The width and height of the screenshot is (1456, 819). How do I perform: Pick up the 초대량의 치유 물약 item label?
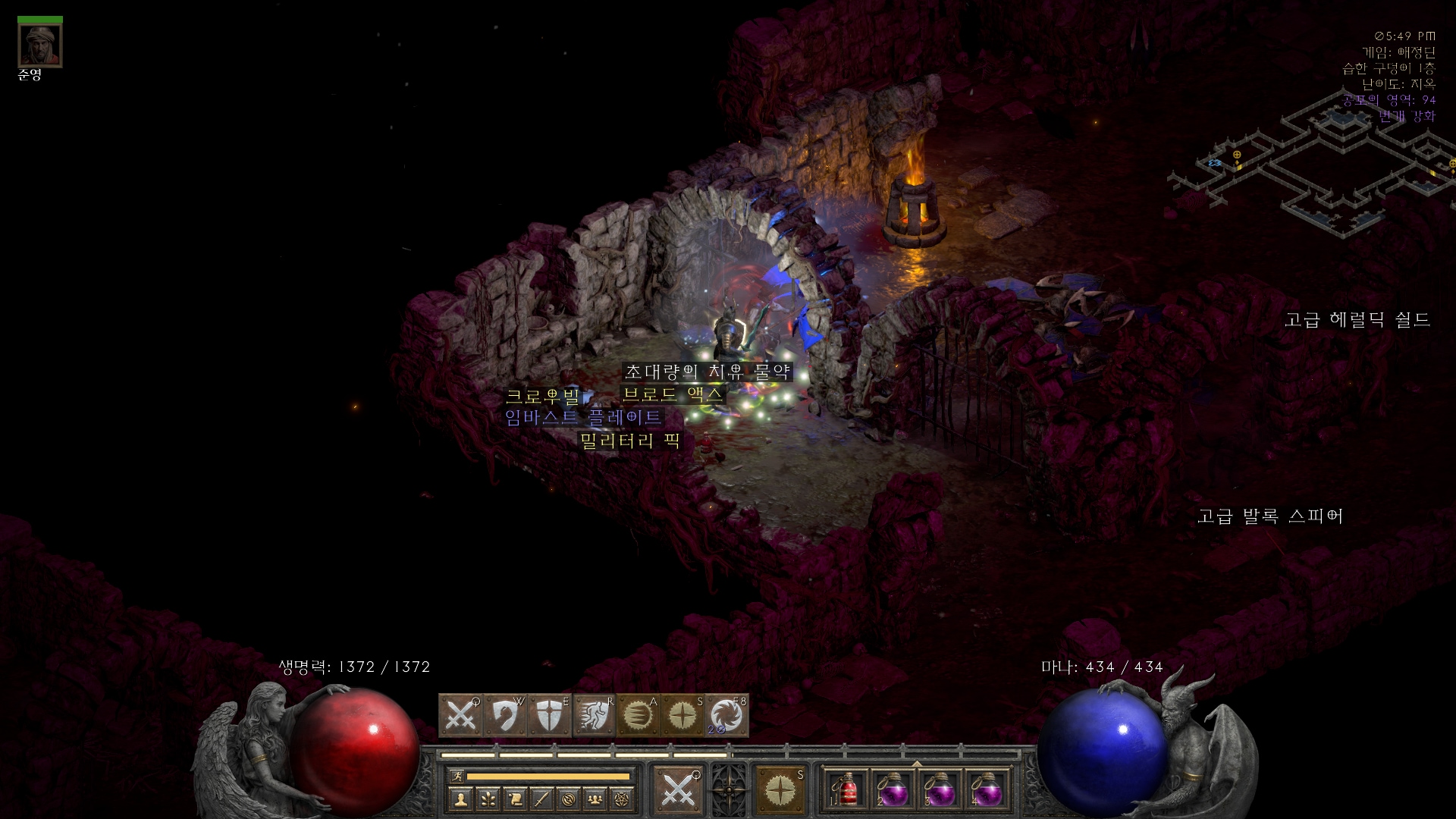pos(708,372)
